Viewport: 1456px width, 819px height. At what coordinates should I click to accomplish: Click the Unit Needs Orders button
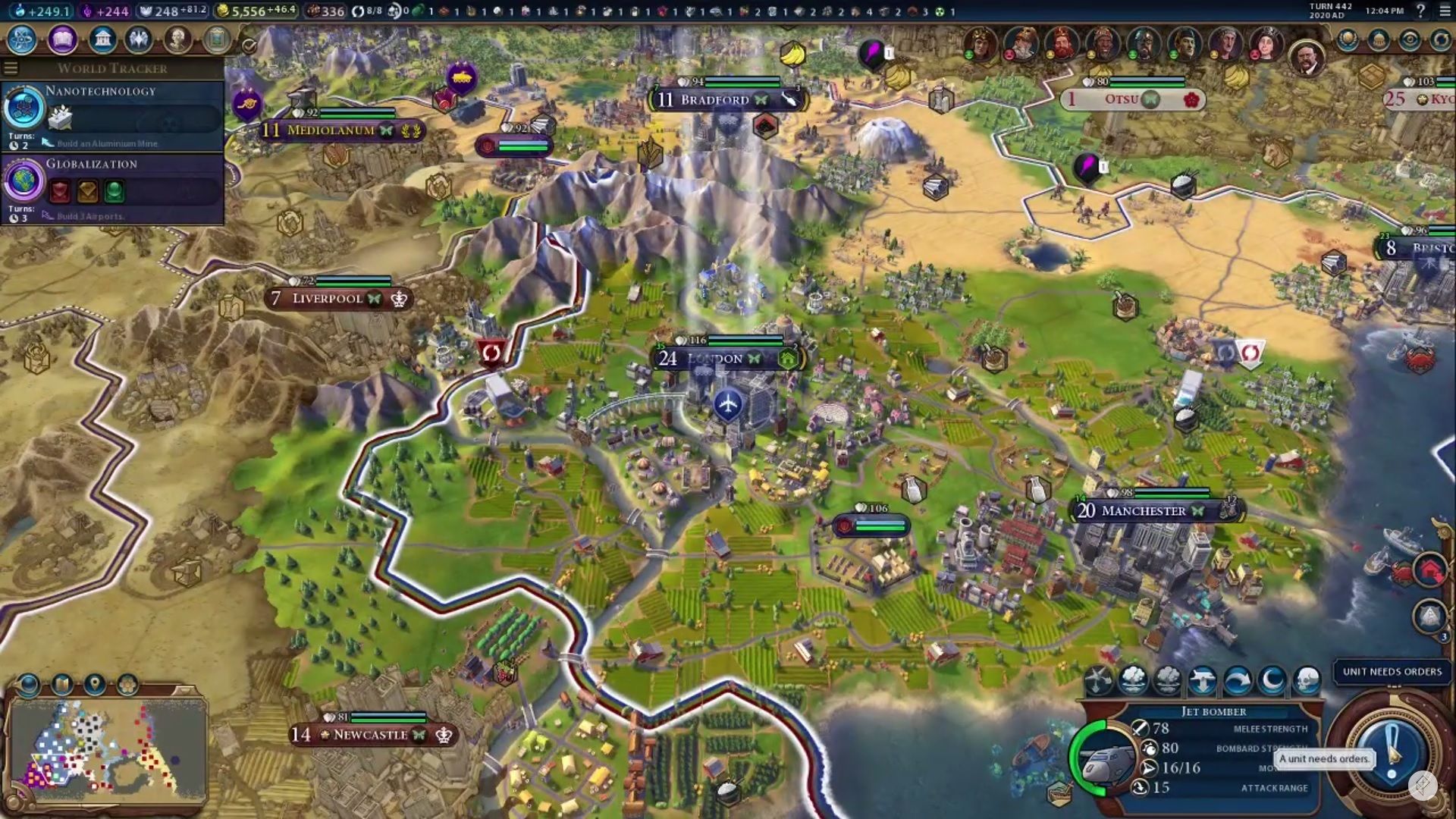1392,672
